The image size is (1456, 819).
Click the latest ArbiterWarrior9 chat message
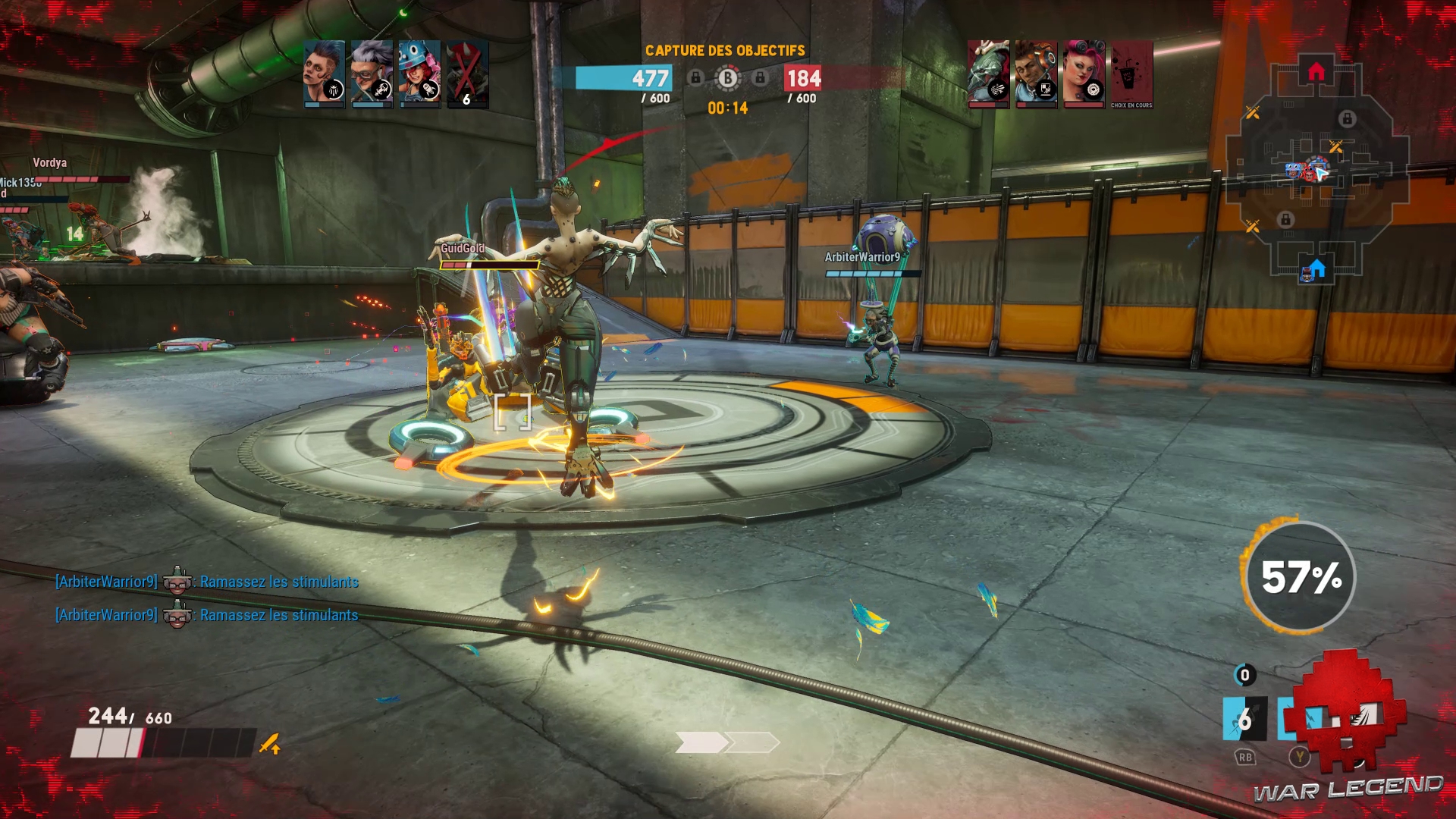(x=206, y=615)
